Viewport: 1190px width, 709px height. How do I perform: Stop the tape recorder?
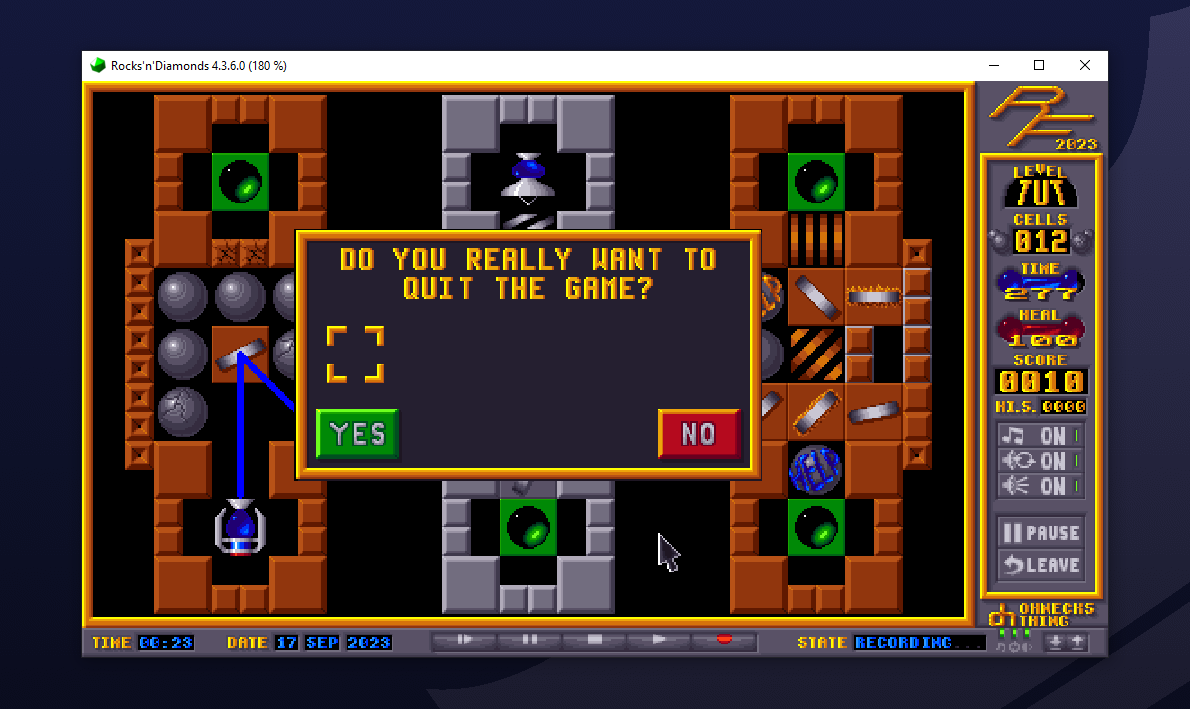595,640
